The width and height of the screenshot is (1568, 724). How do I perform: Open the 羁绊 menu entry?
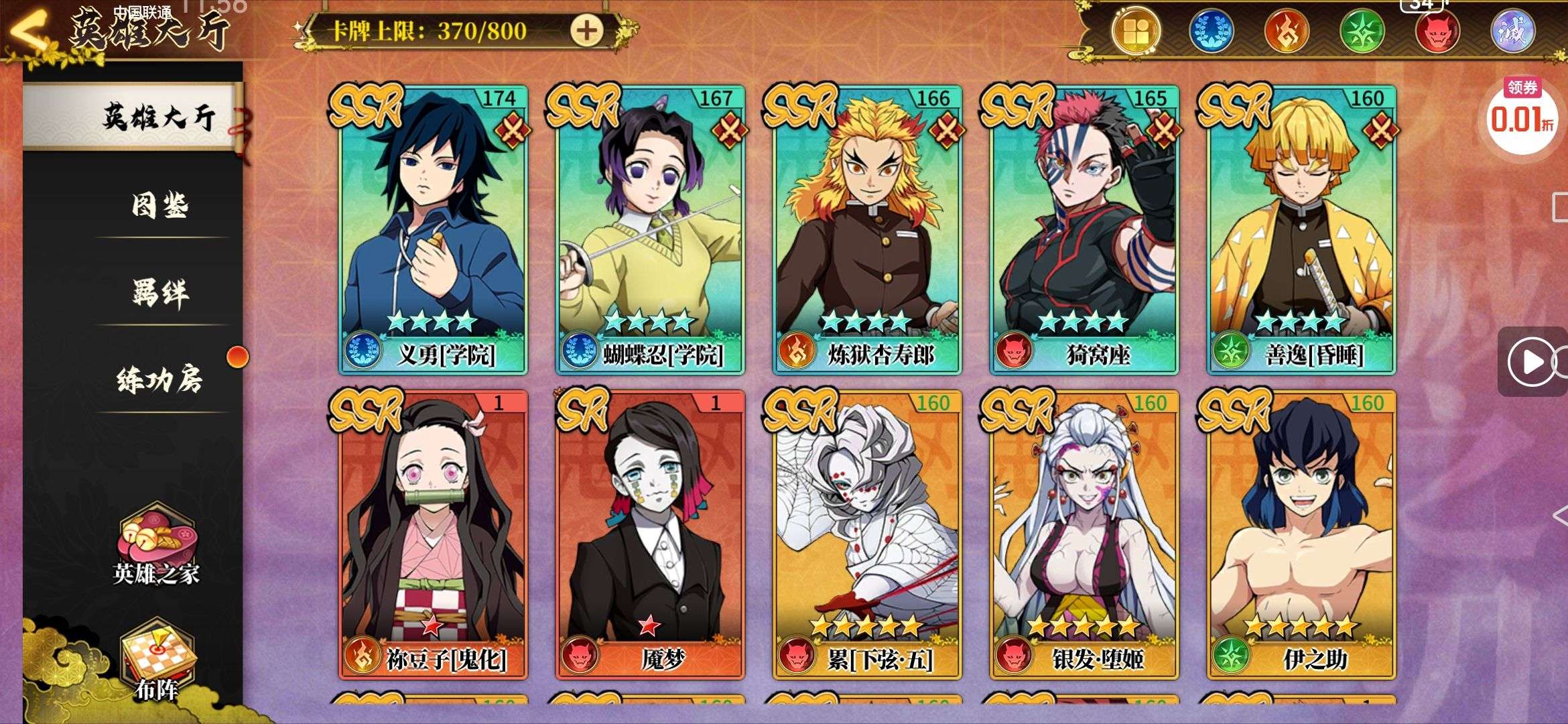[x=159, y=293]
